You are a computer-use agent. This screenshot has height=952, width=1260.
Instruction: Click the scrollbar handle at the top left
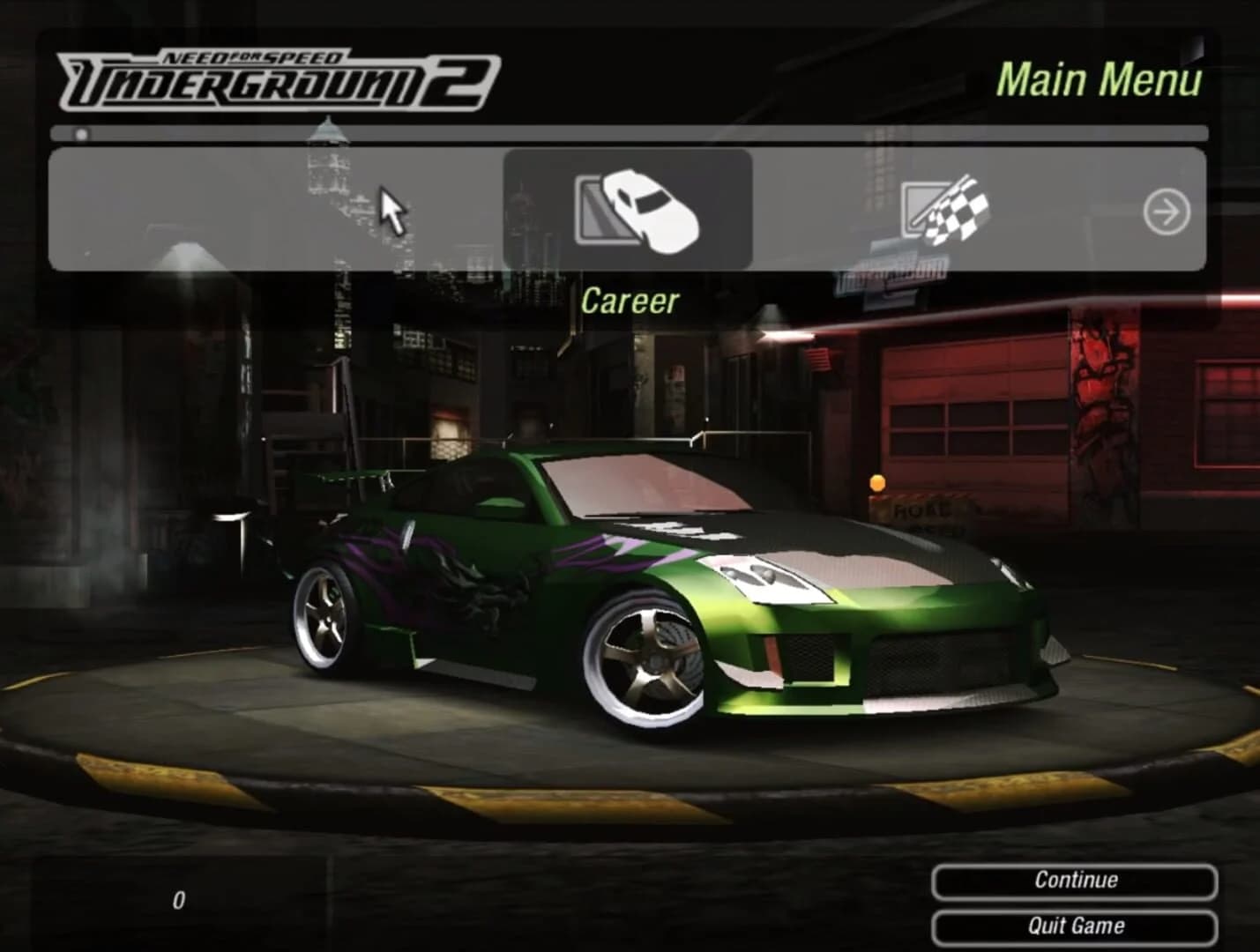(x=82, y=134)
